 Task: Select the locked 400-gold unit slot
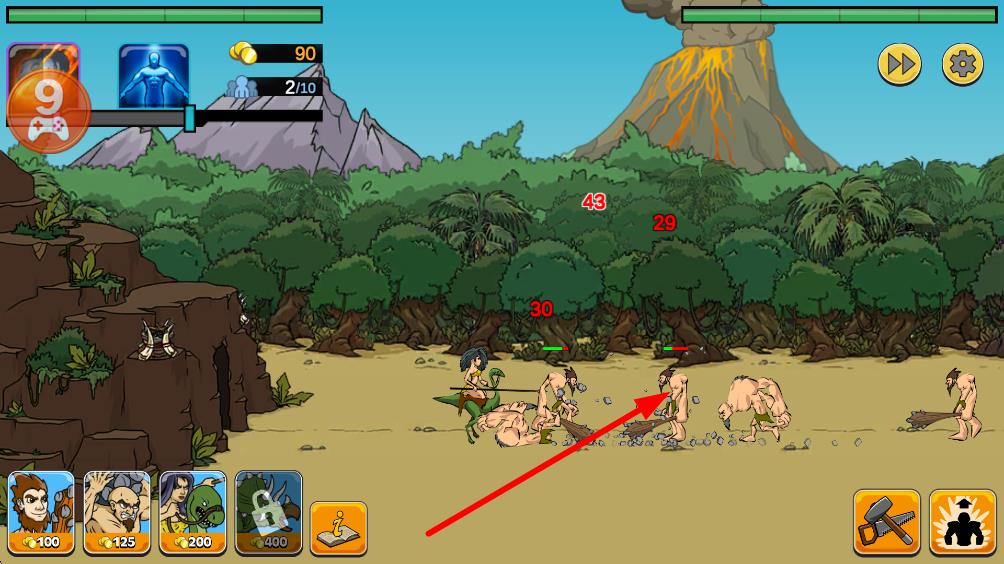[x=268, y=512]
